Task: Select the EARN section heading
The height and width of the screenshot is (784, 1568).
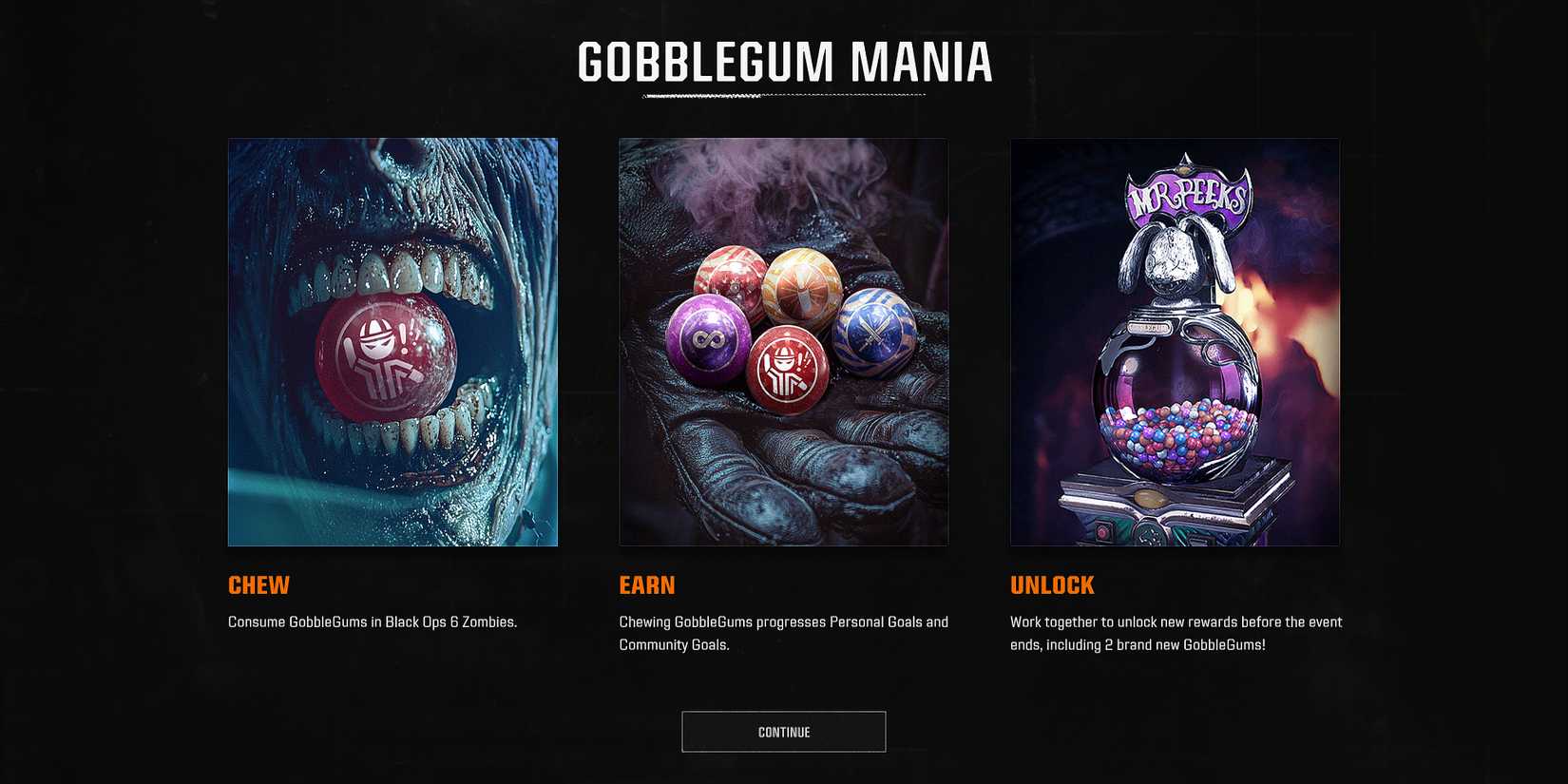Action: tap(648, 585)
